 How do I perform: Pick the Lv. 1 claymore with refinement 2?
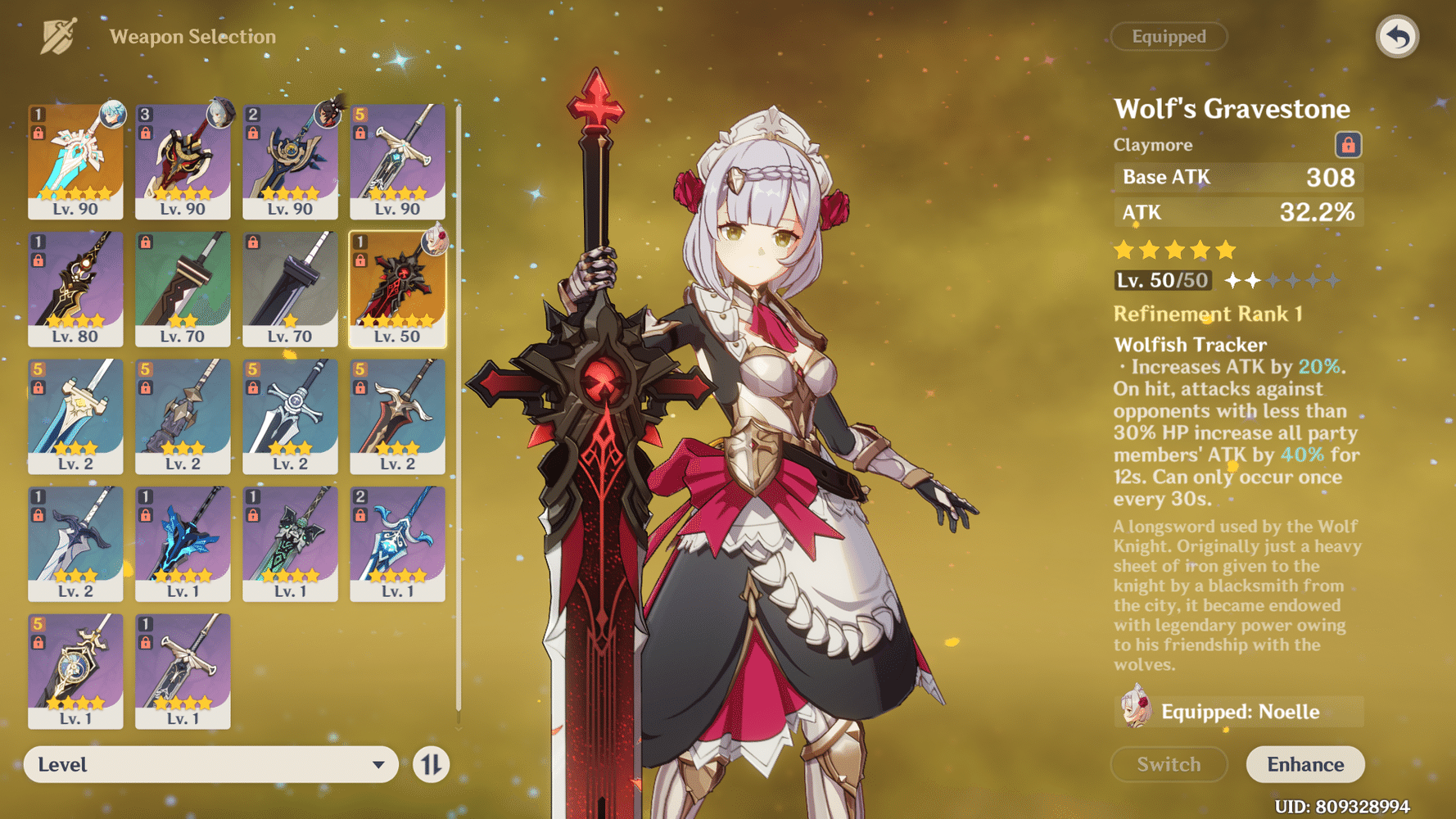coord(397,543)
